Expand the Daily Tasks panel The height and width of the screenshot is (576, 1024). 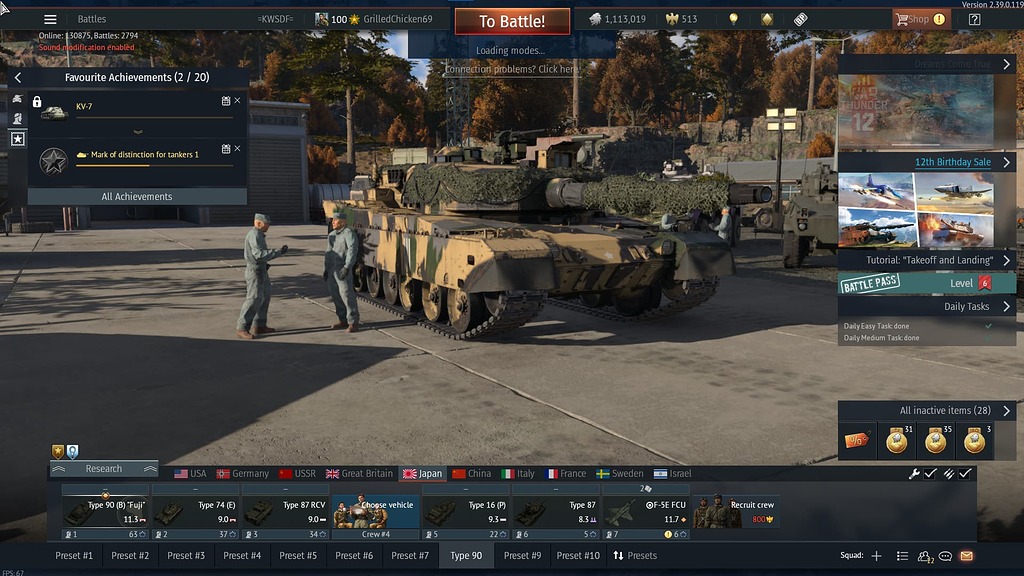966,307
